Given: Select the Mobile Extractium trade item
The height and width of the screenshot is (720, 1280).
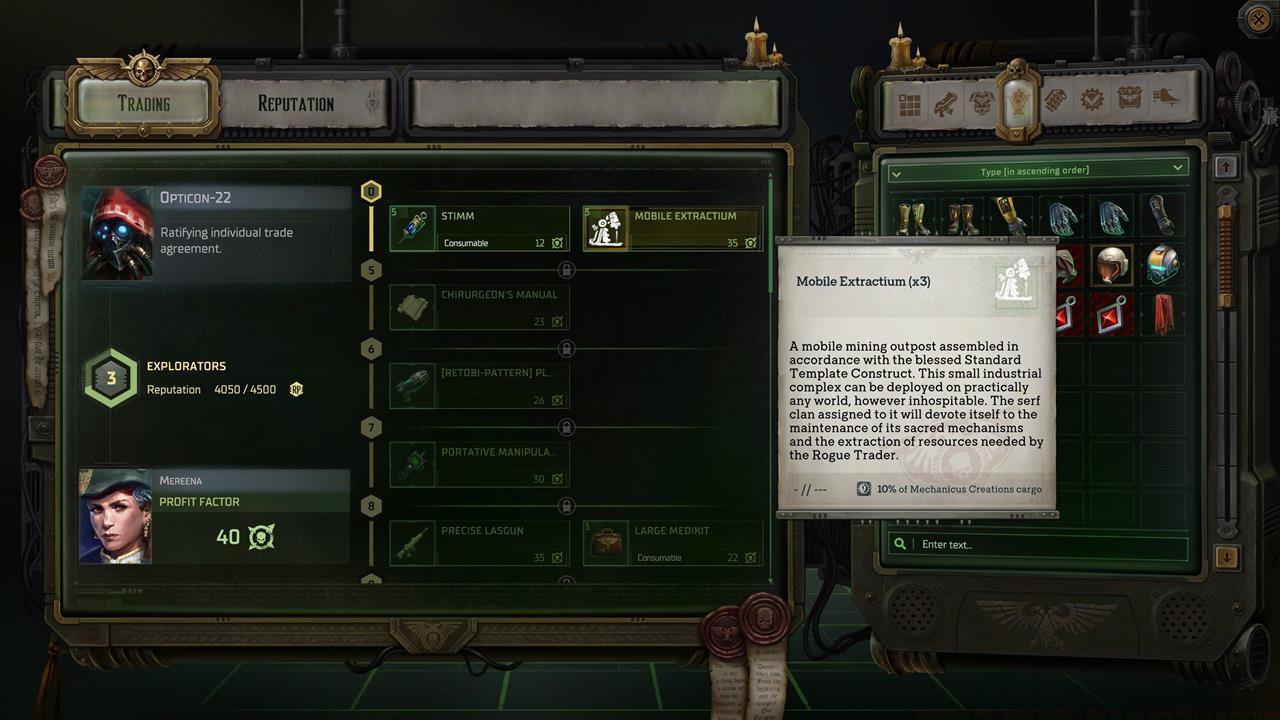Looking at the screenshot, I should (x=673, y=229).
